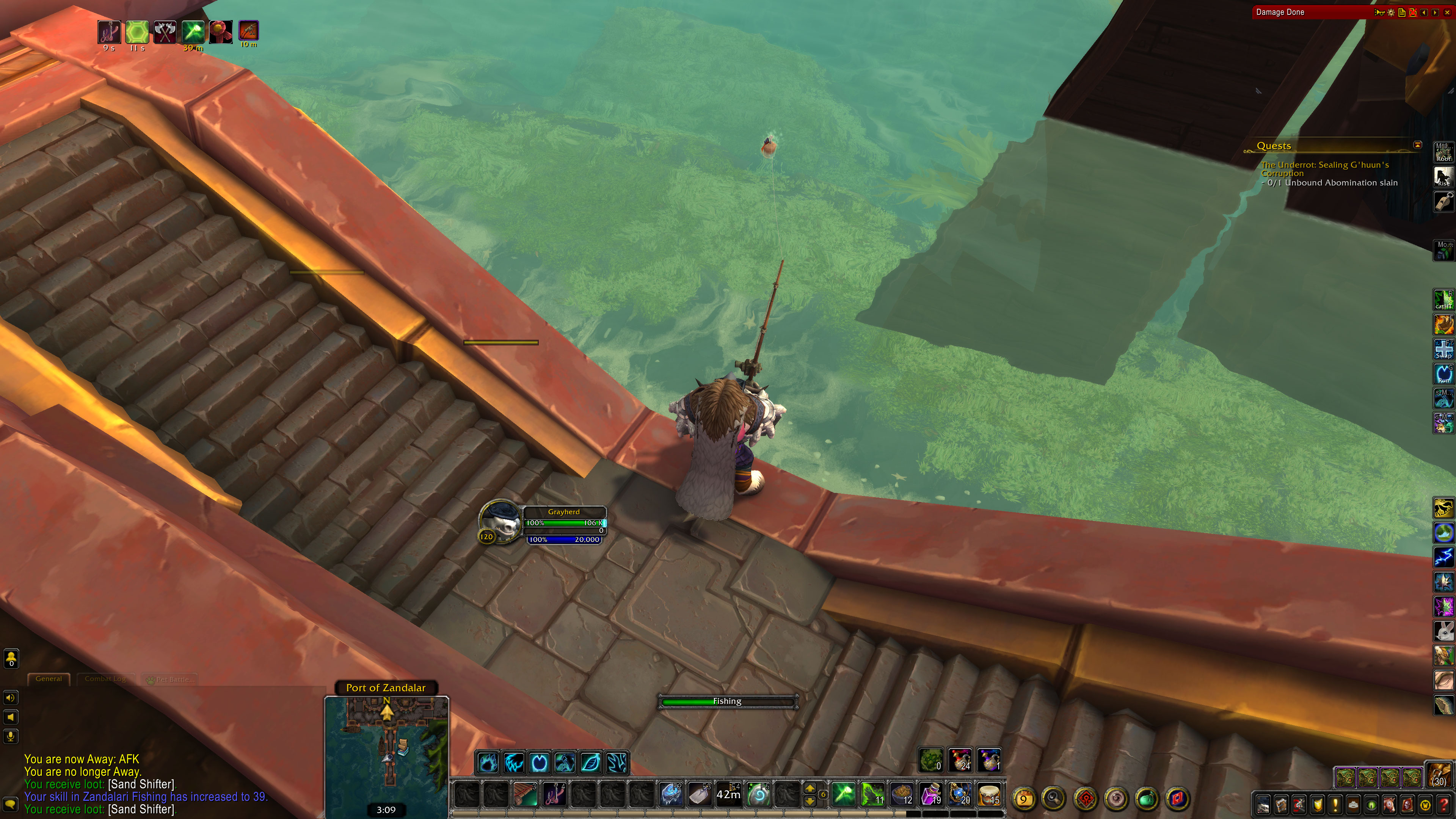Close the Damage Done meter window
The height and width of the screenshot is (819, 1456).
tap(1446, 12)
